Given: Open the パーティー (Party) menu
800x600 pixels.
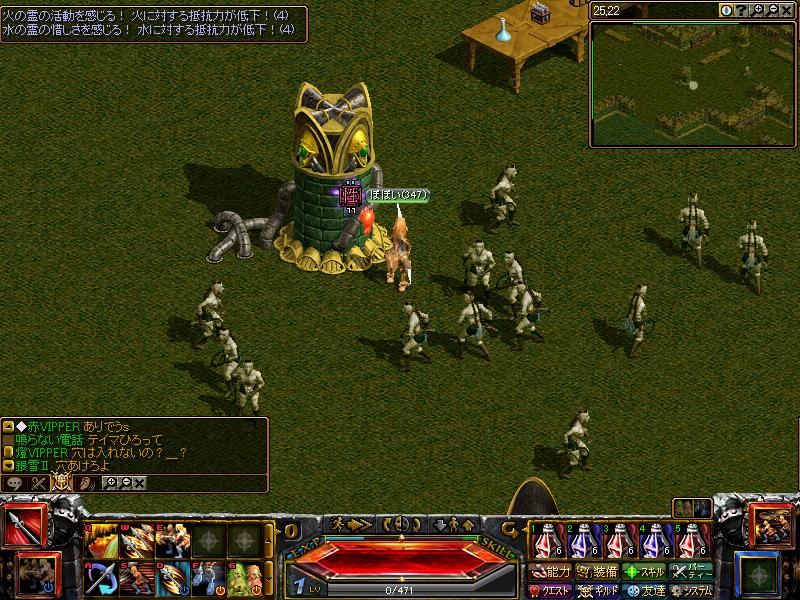Looking at the screenshot, I should pyautogui.click(x=692, y=572).
